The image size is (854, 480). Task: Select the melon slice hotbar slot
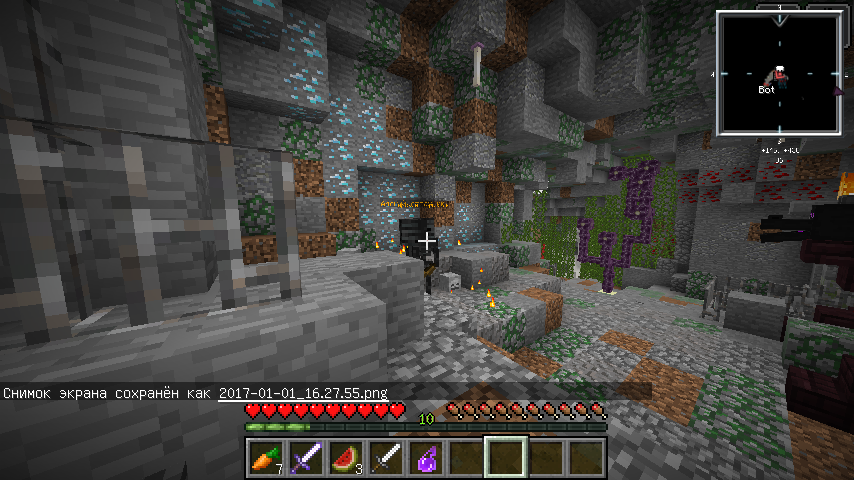coord(345,457)
